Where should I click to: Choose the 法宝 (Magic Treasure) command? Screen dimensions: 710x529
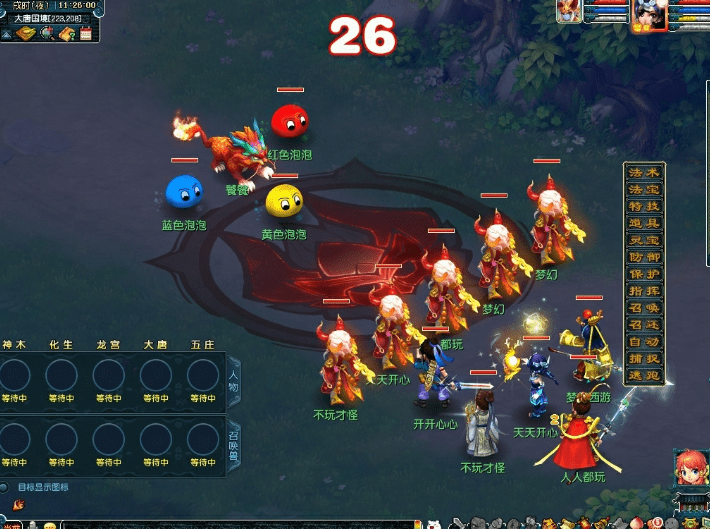644,189
